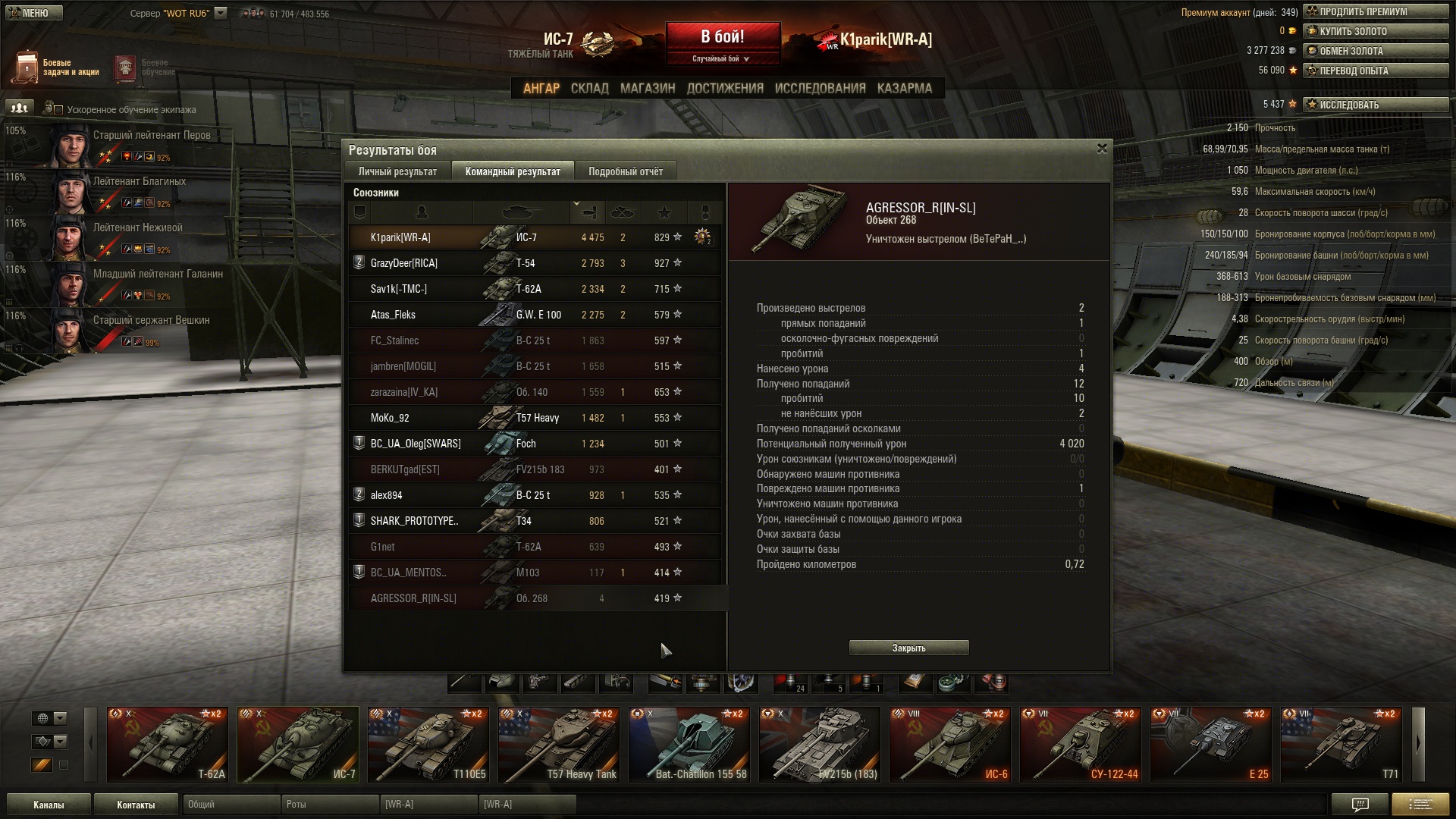The width and height of the screenshot is (1456, 819).
Task: Select the Bat.-Châtillon 155 58 tank
Action: (x=689, y=745)
